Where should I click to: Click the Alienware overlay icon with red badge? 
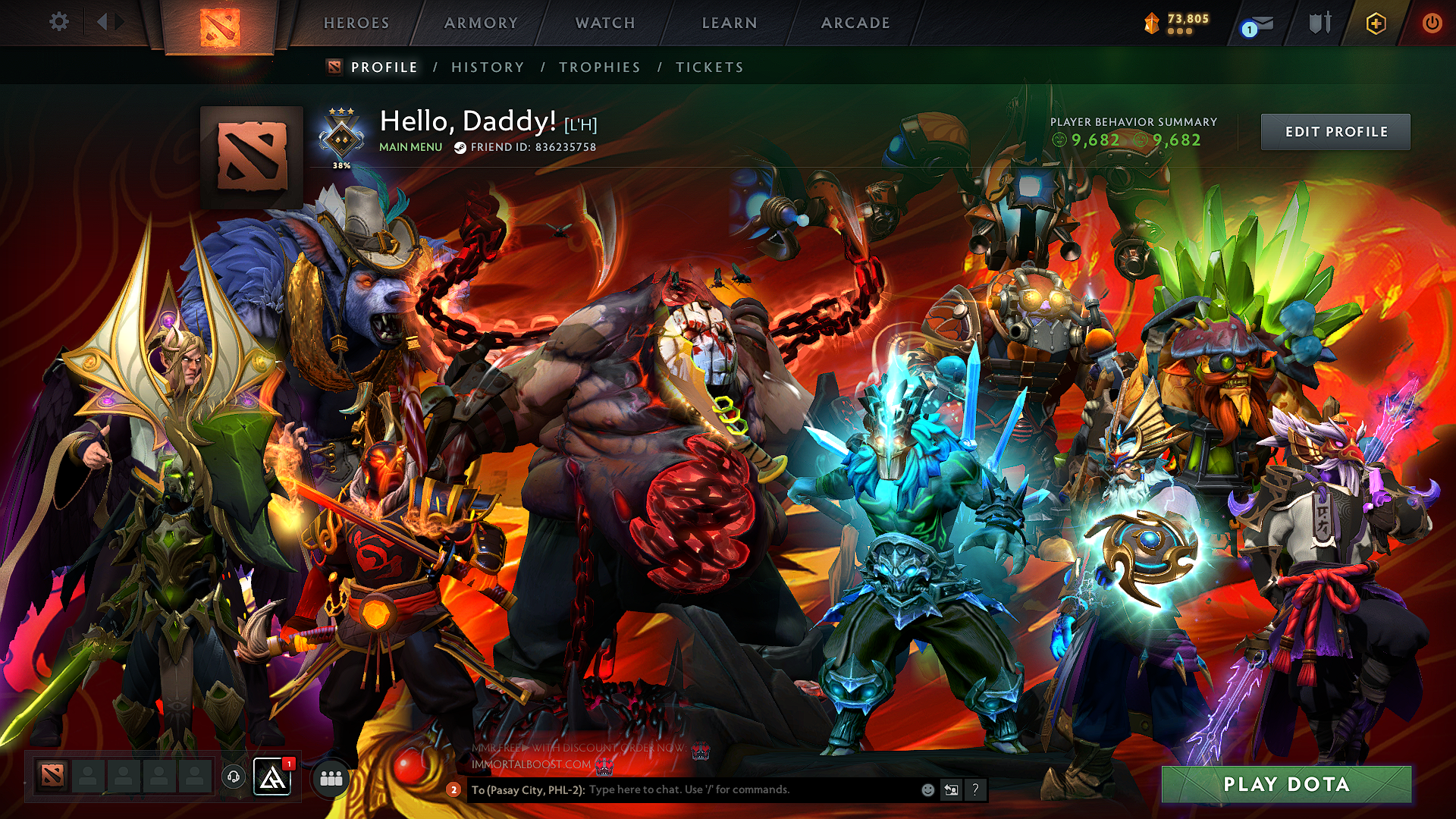(x=273, y=778)
